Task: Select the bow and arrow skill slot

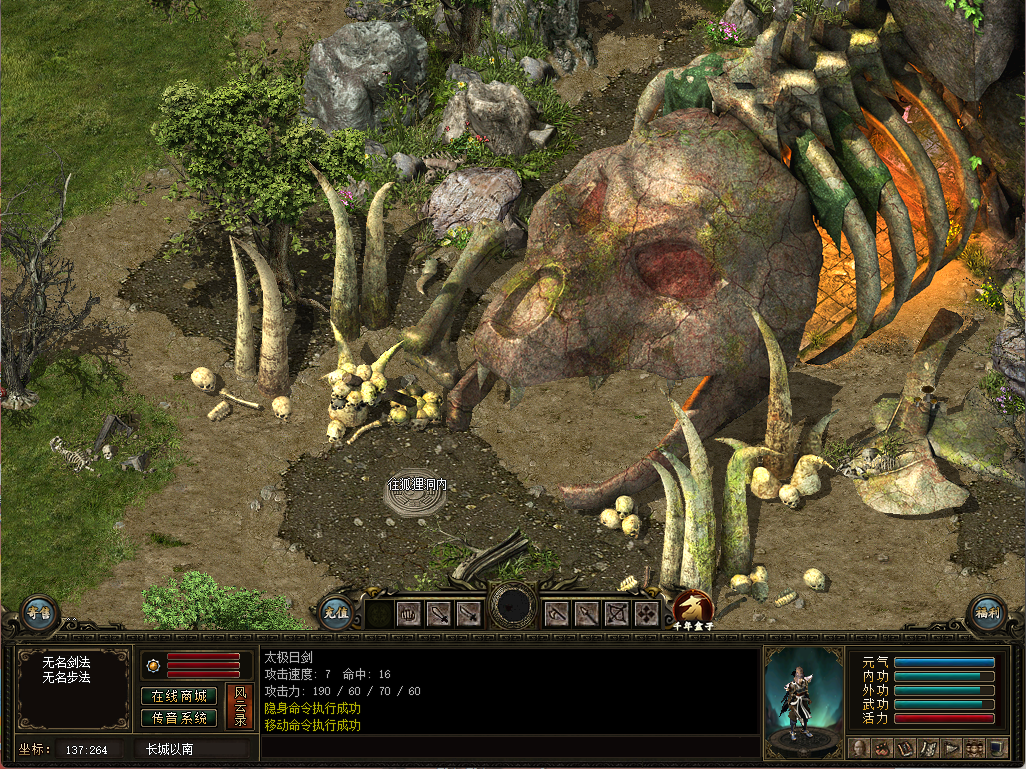Action: coord(617,613)
